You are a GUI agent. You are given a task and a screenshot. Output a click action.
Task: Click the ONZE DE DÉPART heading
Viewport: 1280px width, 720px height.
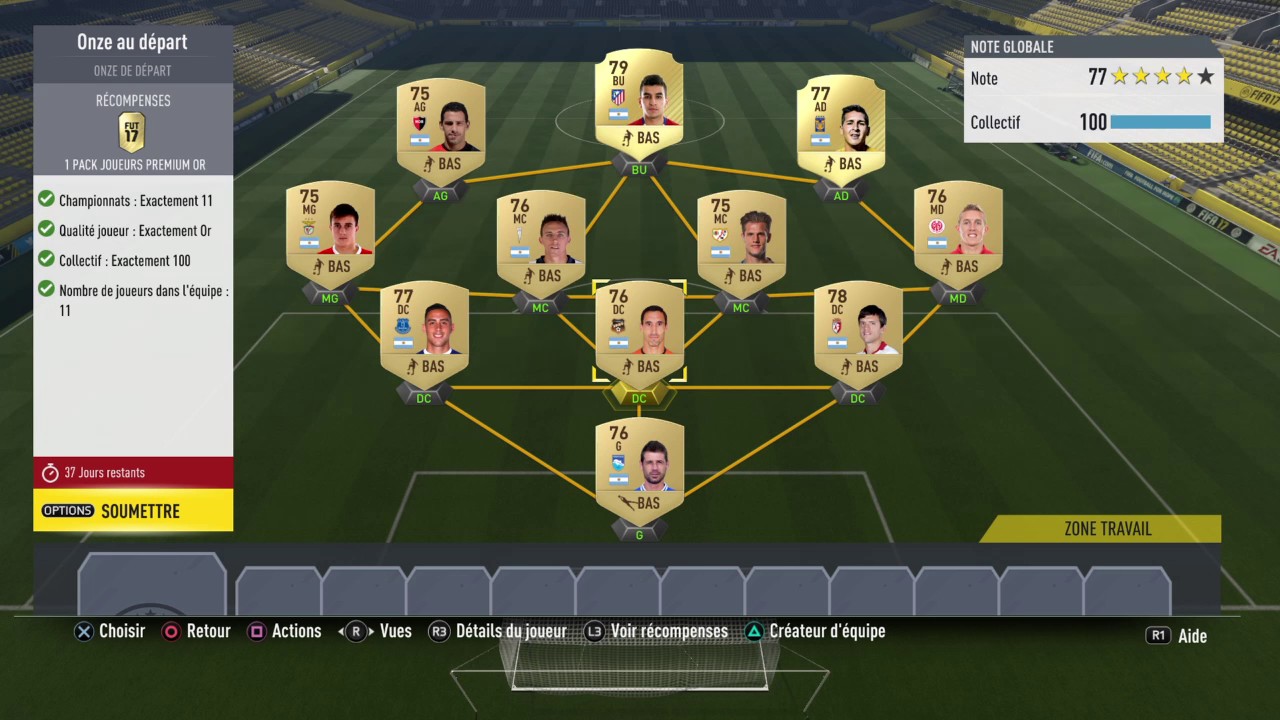coord(132,70)
